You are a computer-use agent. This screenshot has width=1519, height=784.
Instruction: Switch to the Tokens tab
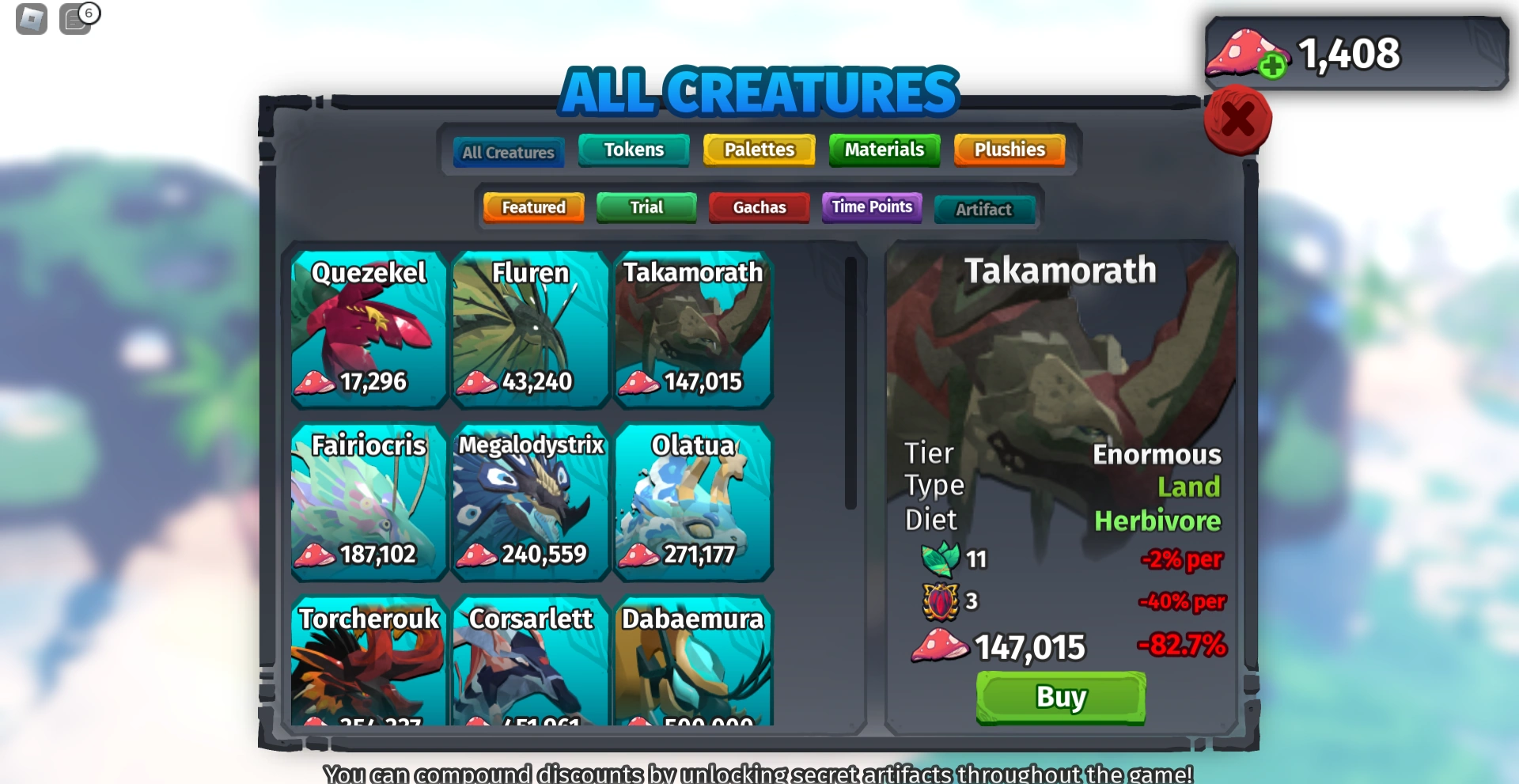(x=633, y=149)
